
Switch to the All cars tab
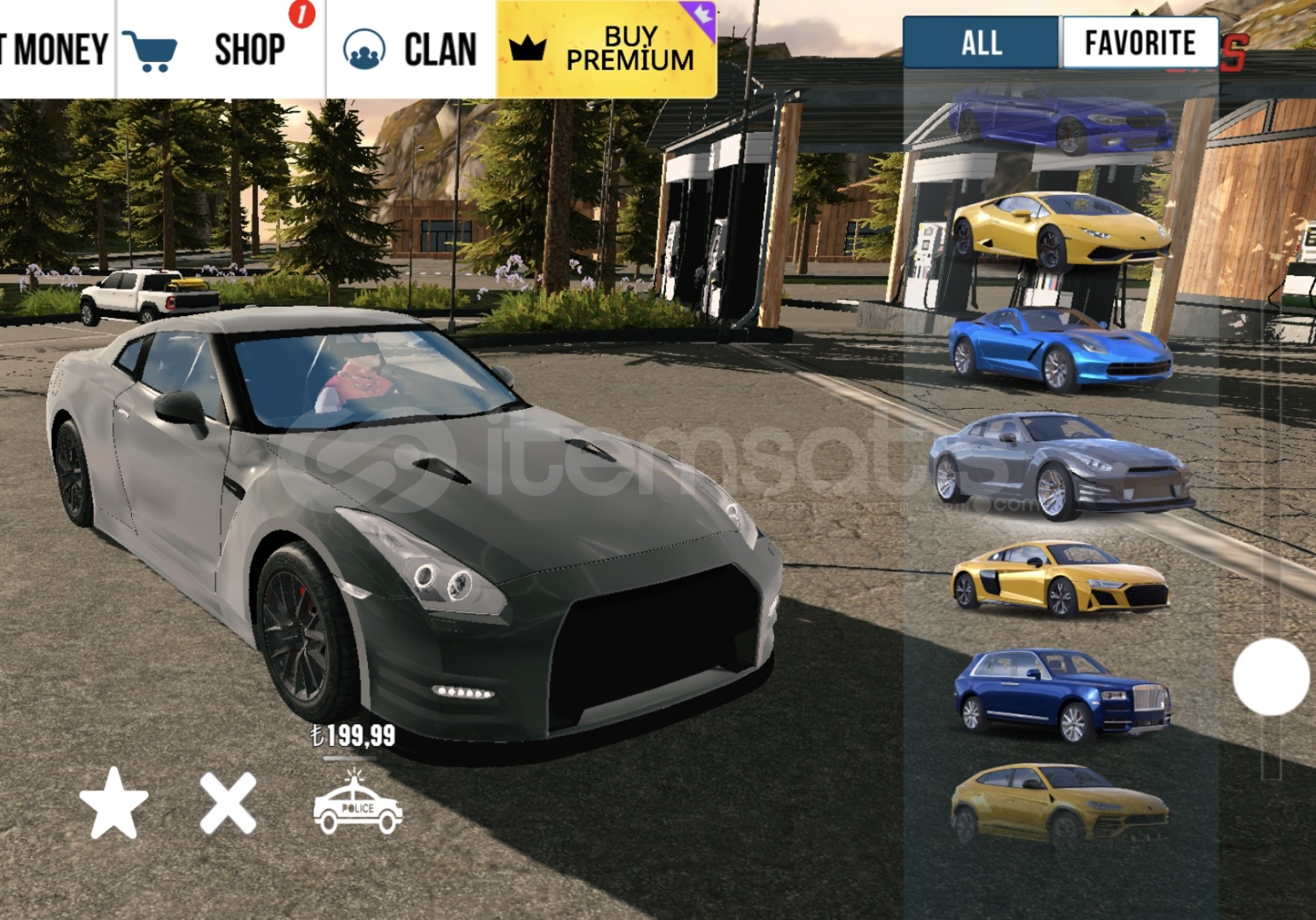coord(981,43)
